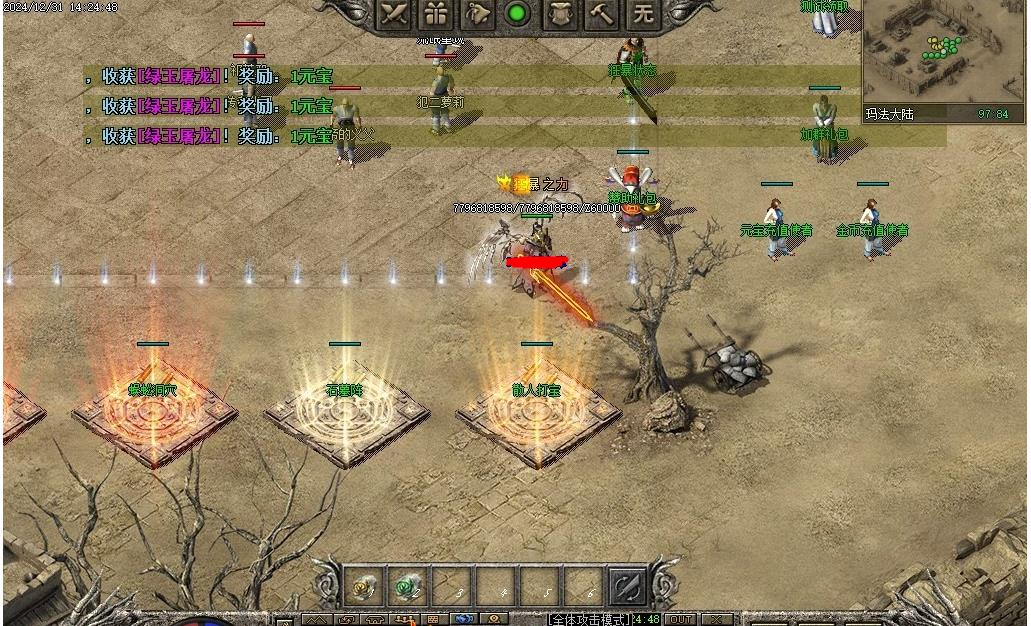
Task: Click the X button on the bottom bar
Action: (x=715, y=620)
